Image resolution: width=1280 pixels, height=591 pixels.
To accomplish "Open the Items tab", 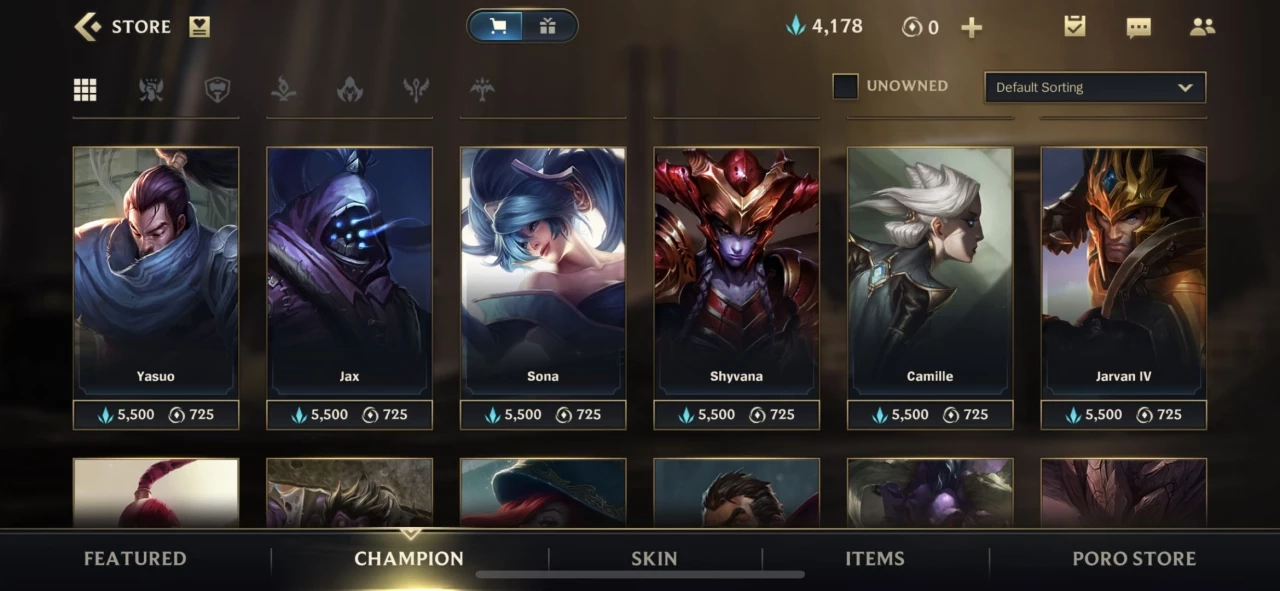I will coord(875,559).
